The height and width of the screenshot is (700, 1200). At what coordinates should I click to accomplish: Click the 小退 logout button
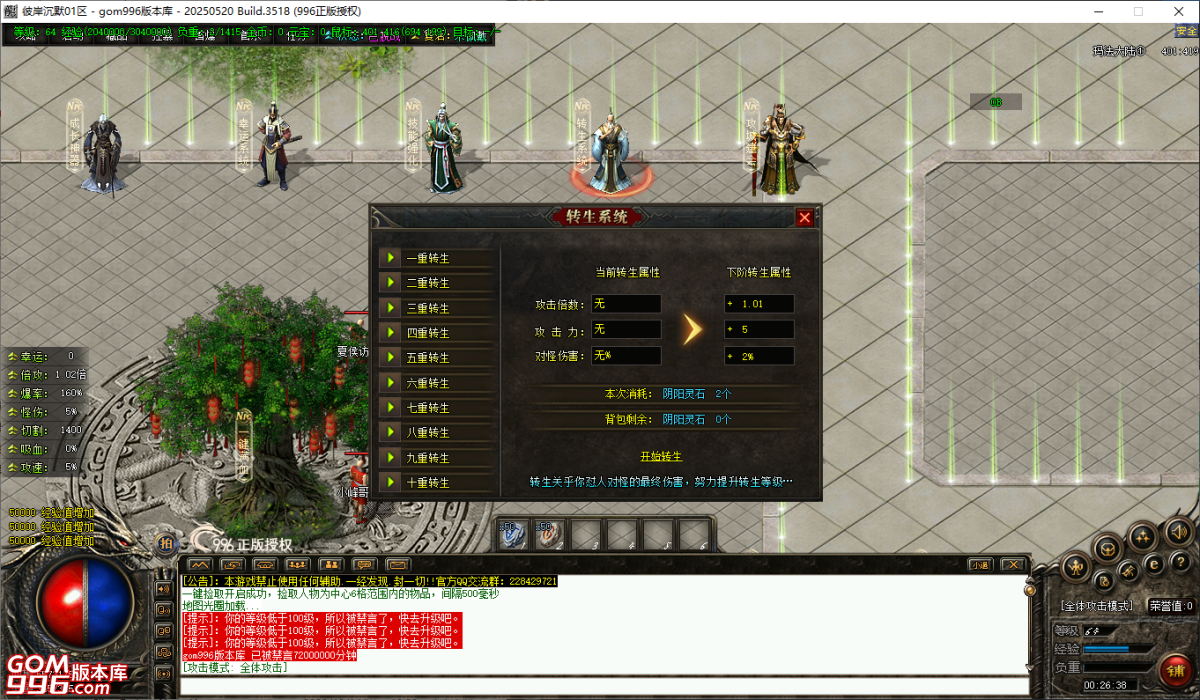(980, 565)
